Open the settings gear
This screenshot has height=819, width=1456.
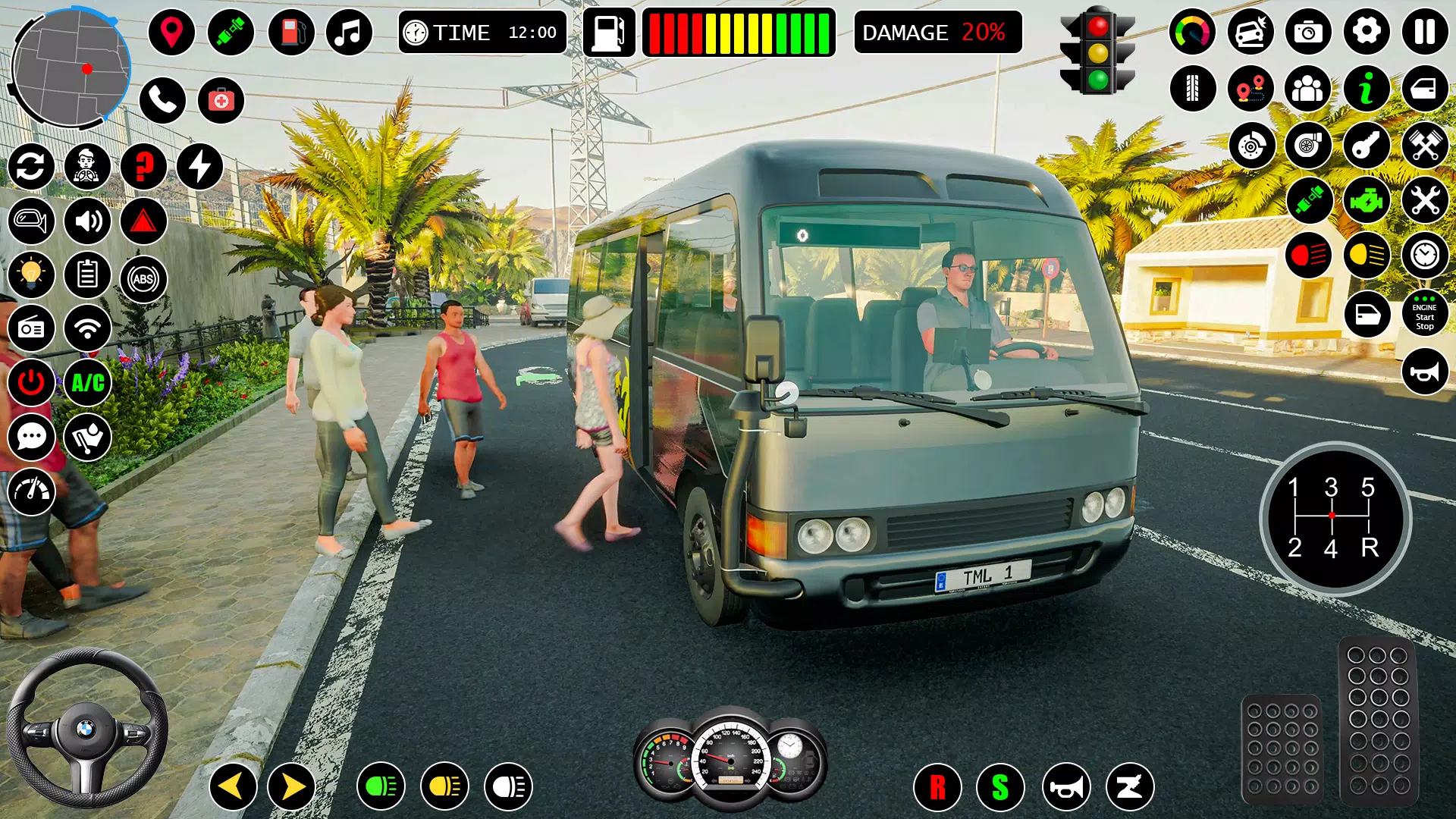(1367, 32)
